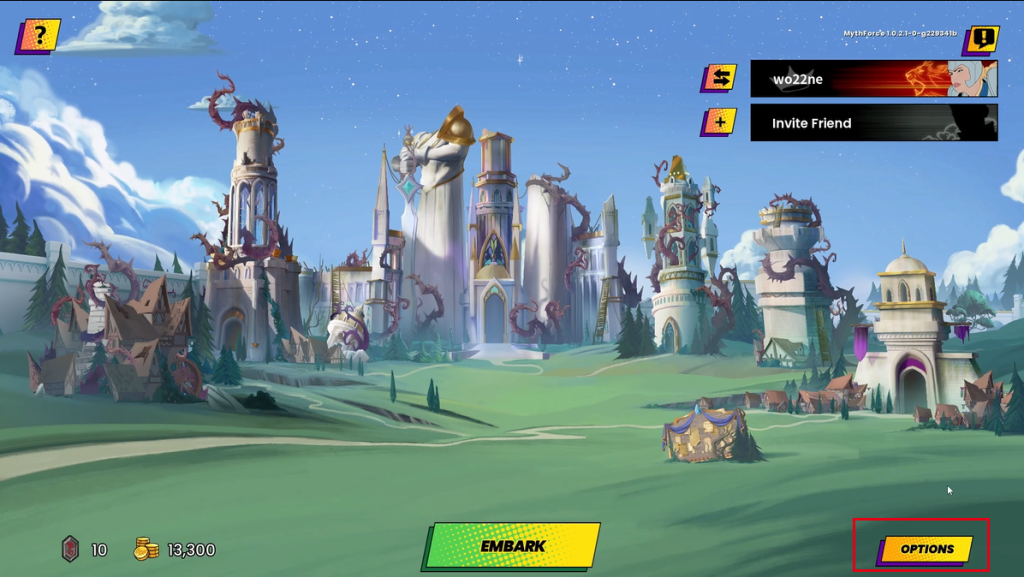Viewport: 1024px width, 577px height.
Task: Open the exclamation mark feedback icon
Action: [982, 40]
